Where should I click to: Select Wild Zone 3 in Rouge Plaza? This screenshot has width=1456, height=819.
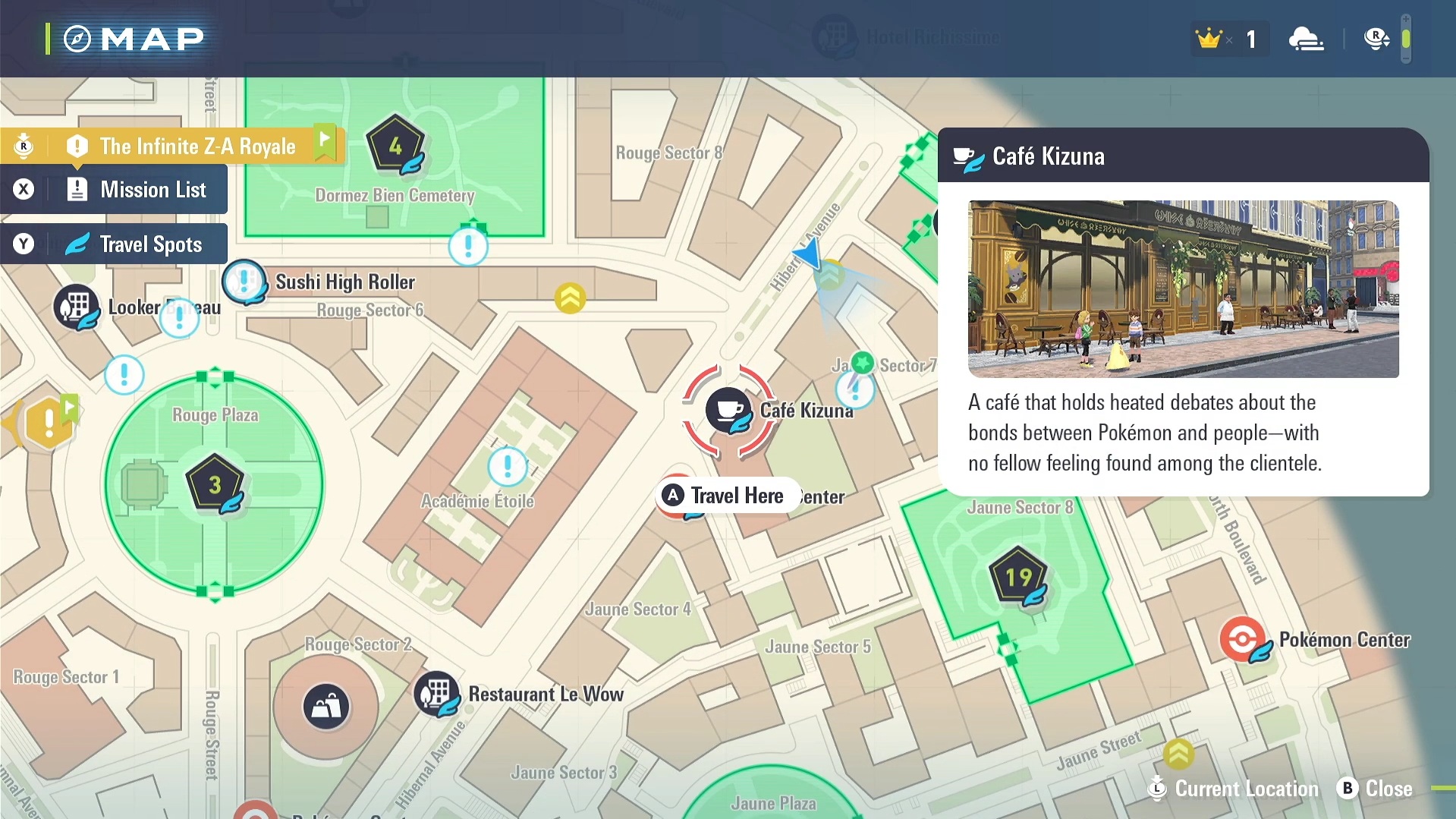click(215, 485)
